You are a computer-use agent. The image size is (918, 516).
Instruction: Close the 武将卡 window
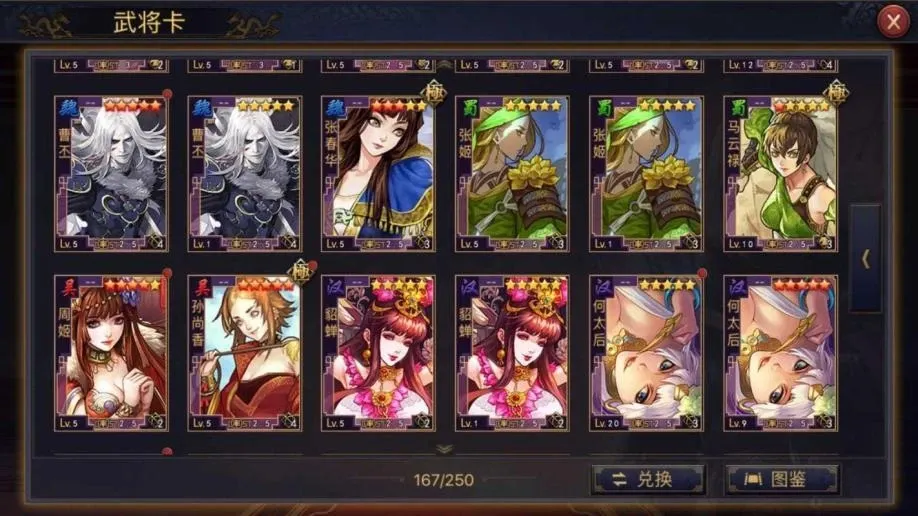(892, 22)
